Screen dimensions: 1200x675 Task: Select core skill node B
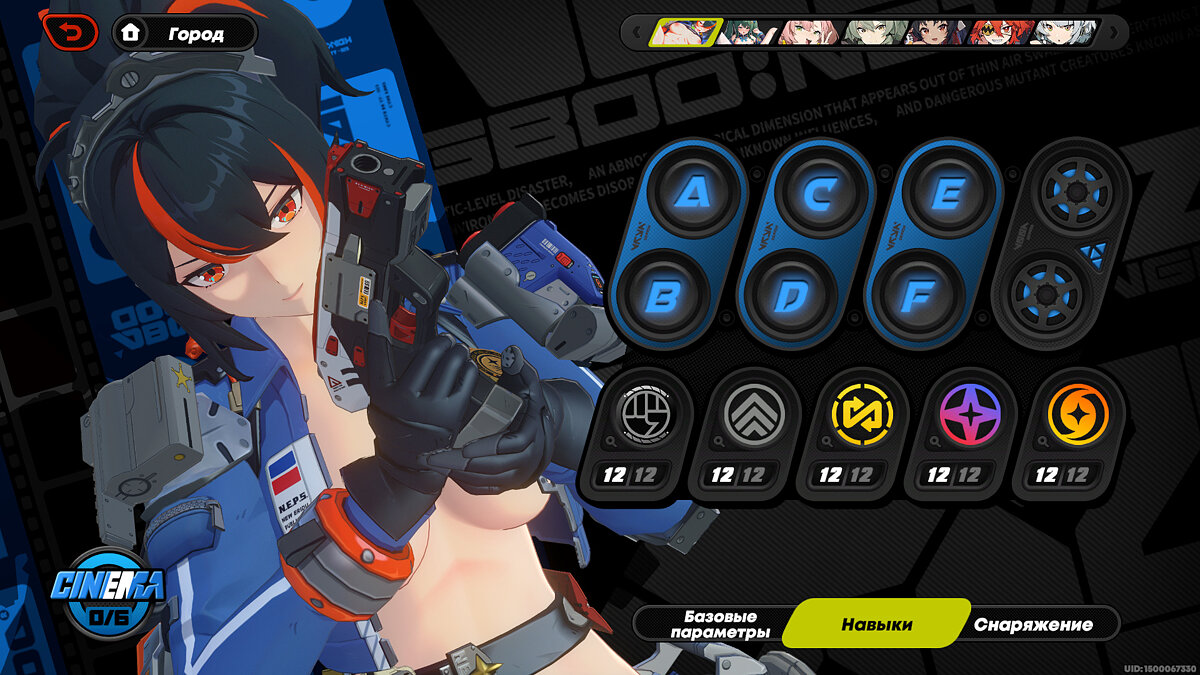point(661,296)
